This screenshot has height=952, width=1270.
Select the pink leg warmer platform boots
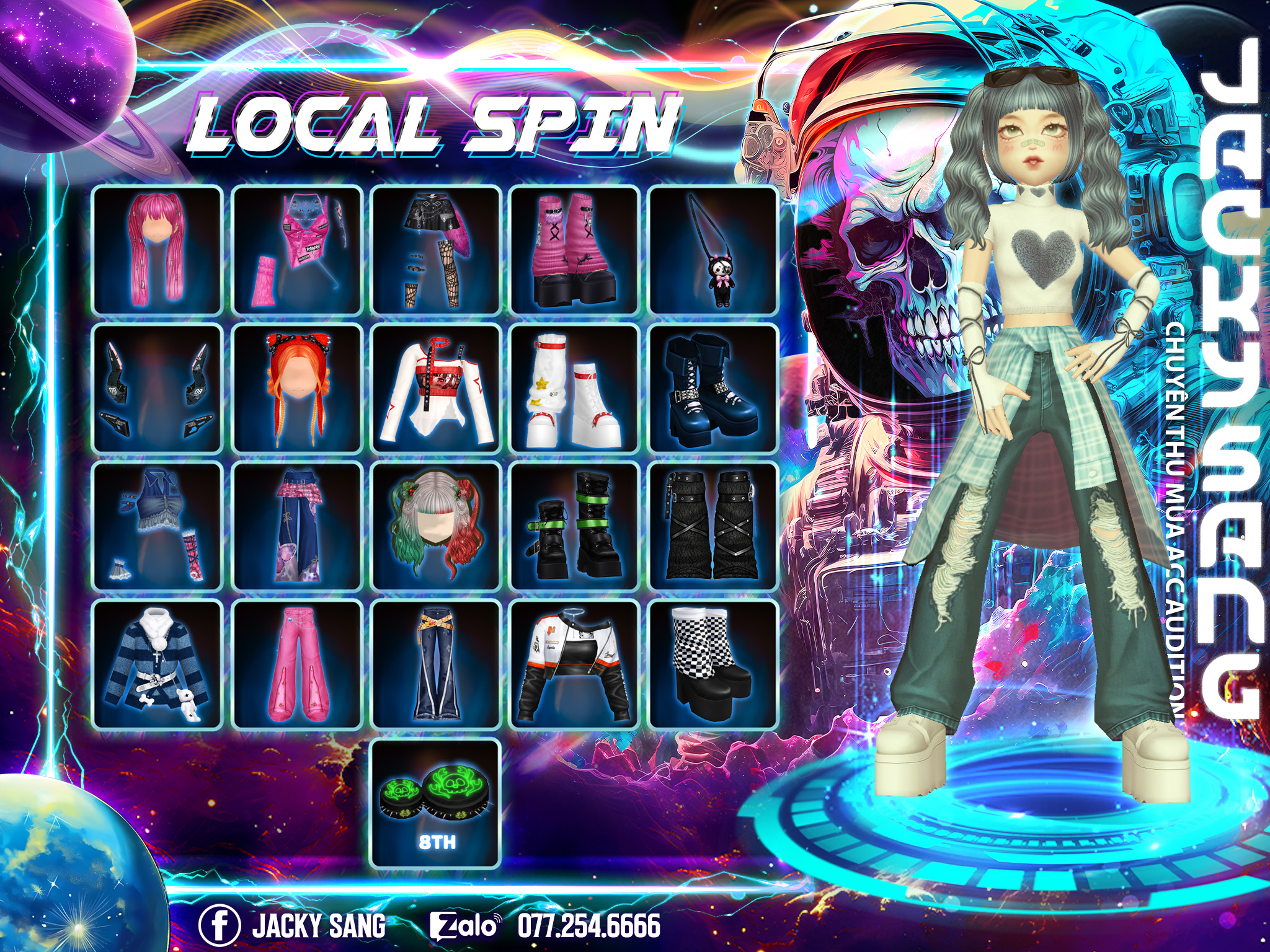click(x=575, y=250)
